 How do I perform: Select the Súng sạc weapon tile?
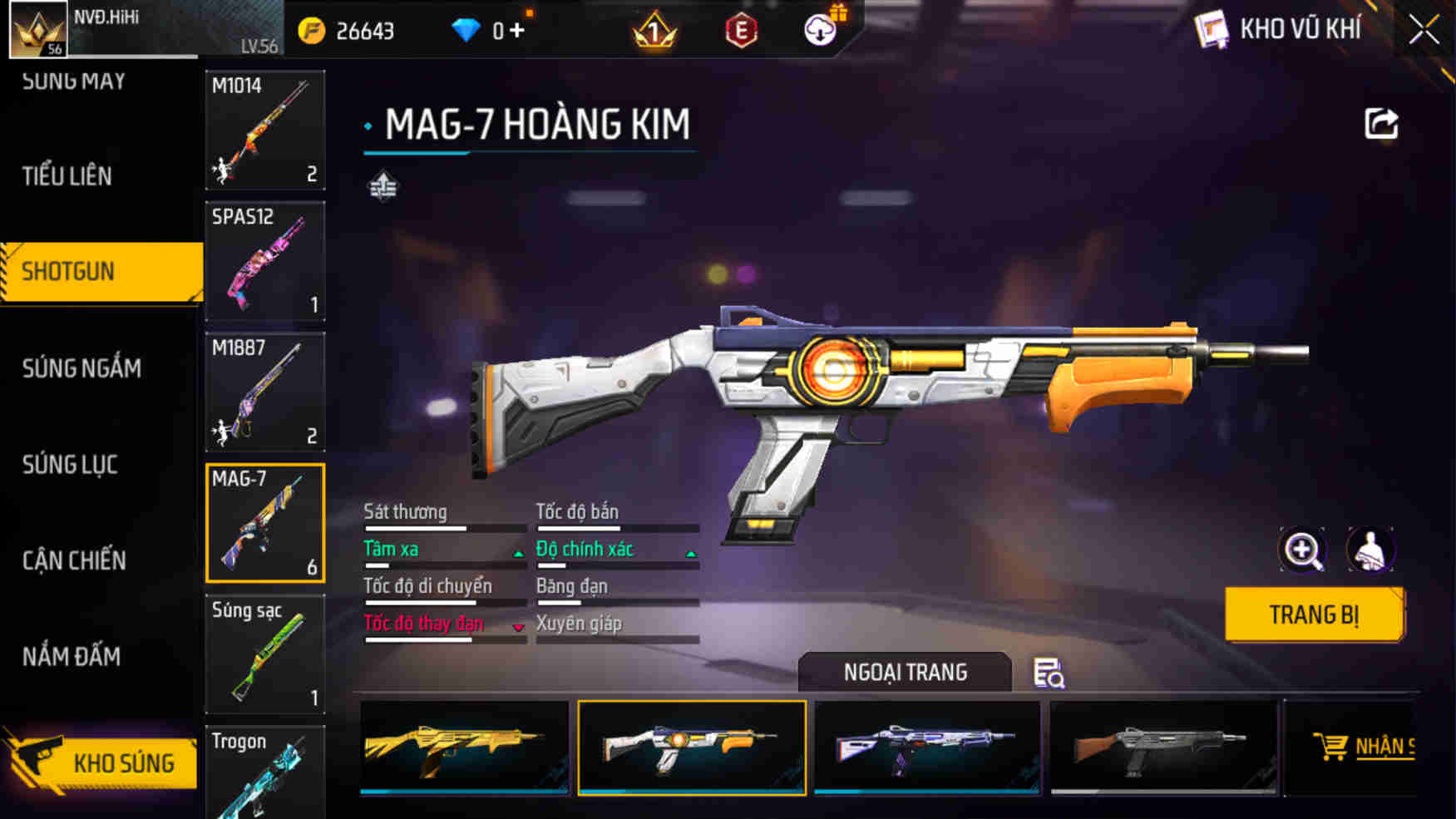(264, 654)
